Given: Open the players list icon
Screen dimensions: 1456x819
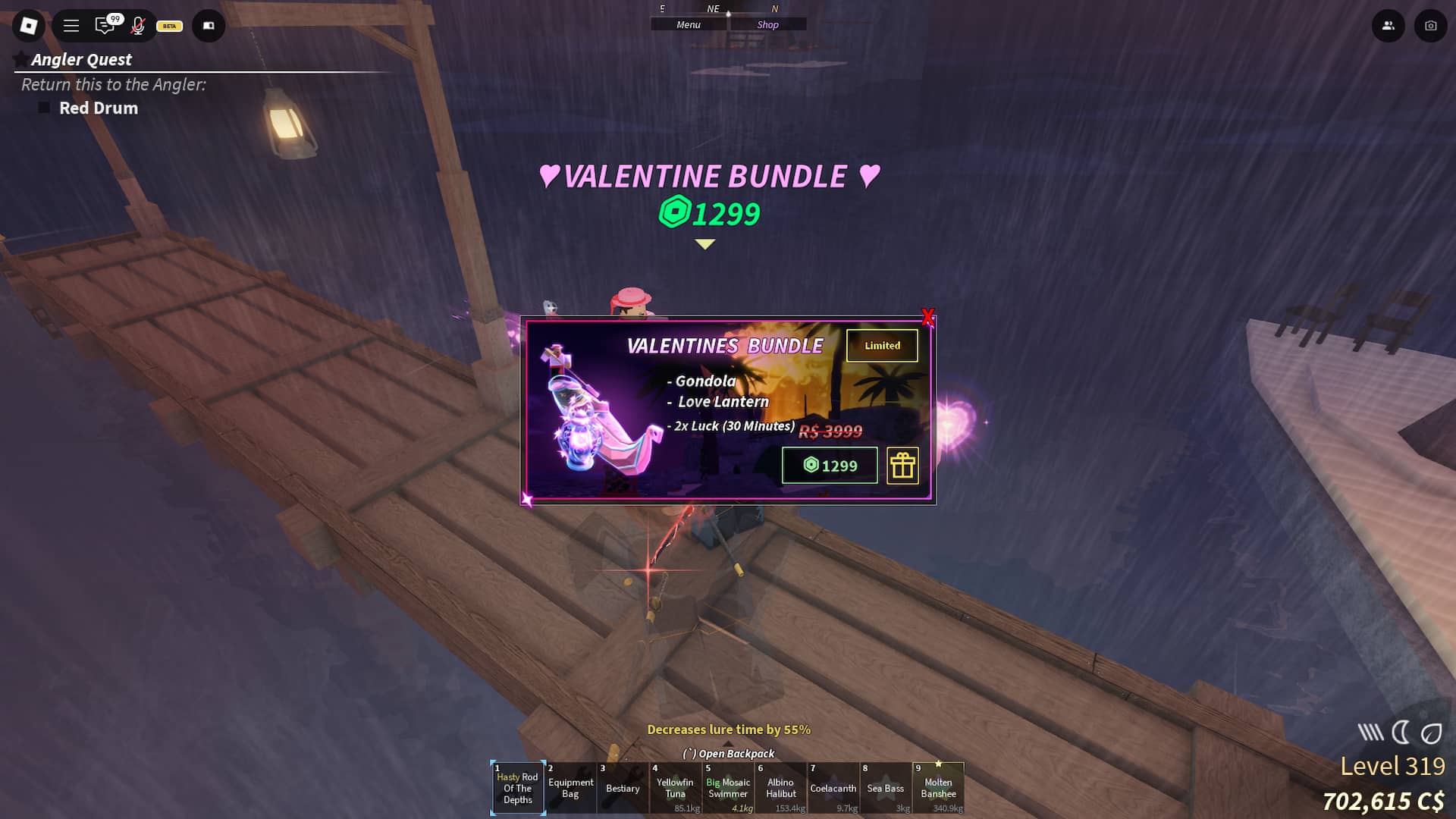Looking at the screenshot, I should [x=1388, y=26].
